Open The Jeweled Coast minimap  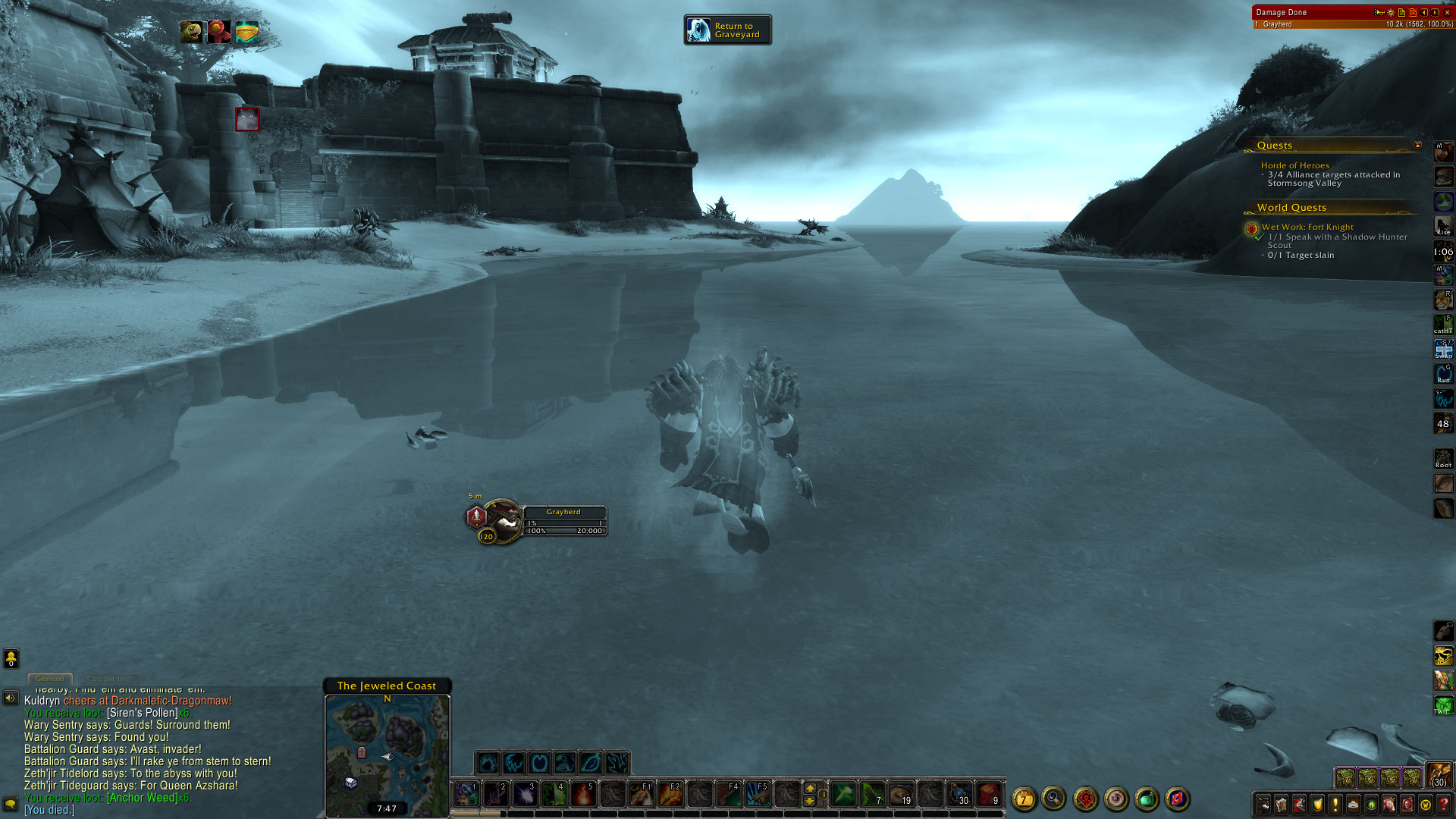(x=387, y=752)
